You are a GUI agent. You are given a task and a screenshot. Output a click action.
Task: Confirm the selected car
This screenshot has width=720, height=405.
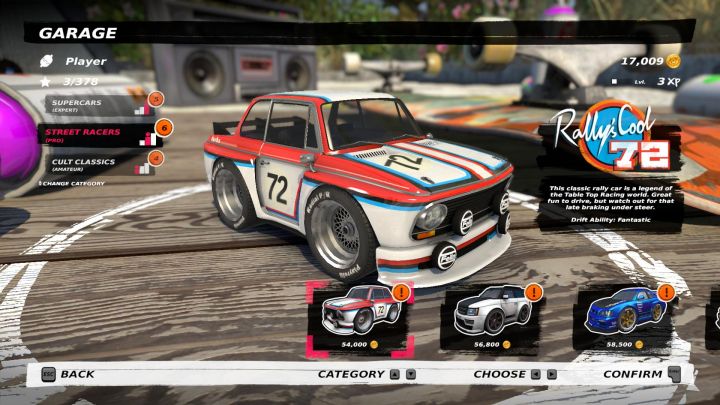click(634, 374)
